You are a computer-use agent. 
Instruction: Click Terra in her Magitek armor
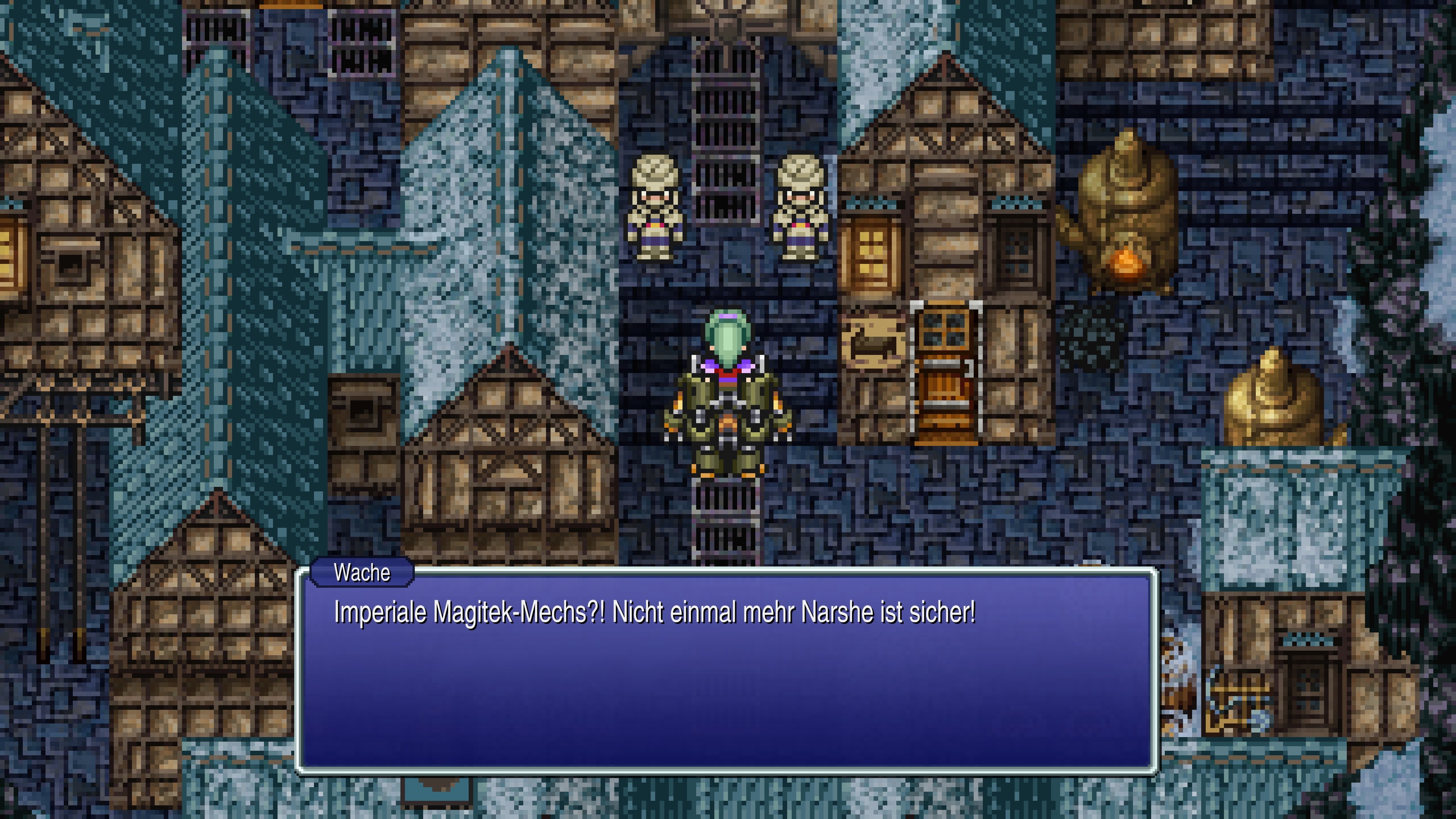(x=729, y=395)
